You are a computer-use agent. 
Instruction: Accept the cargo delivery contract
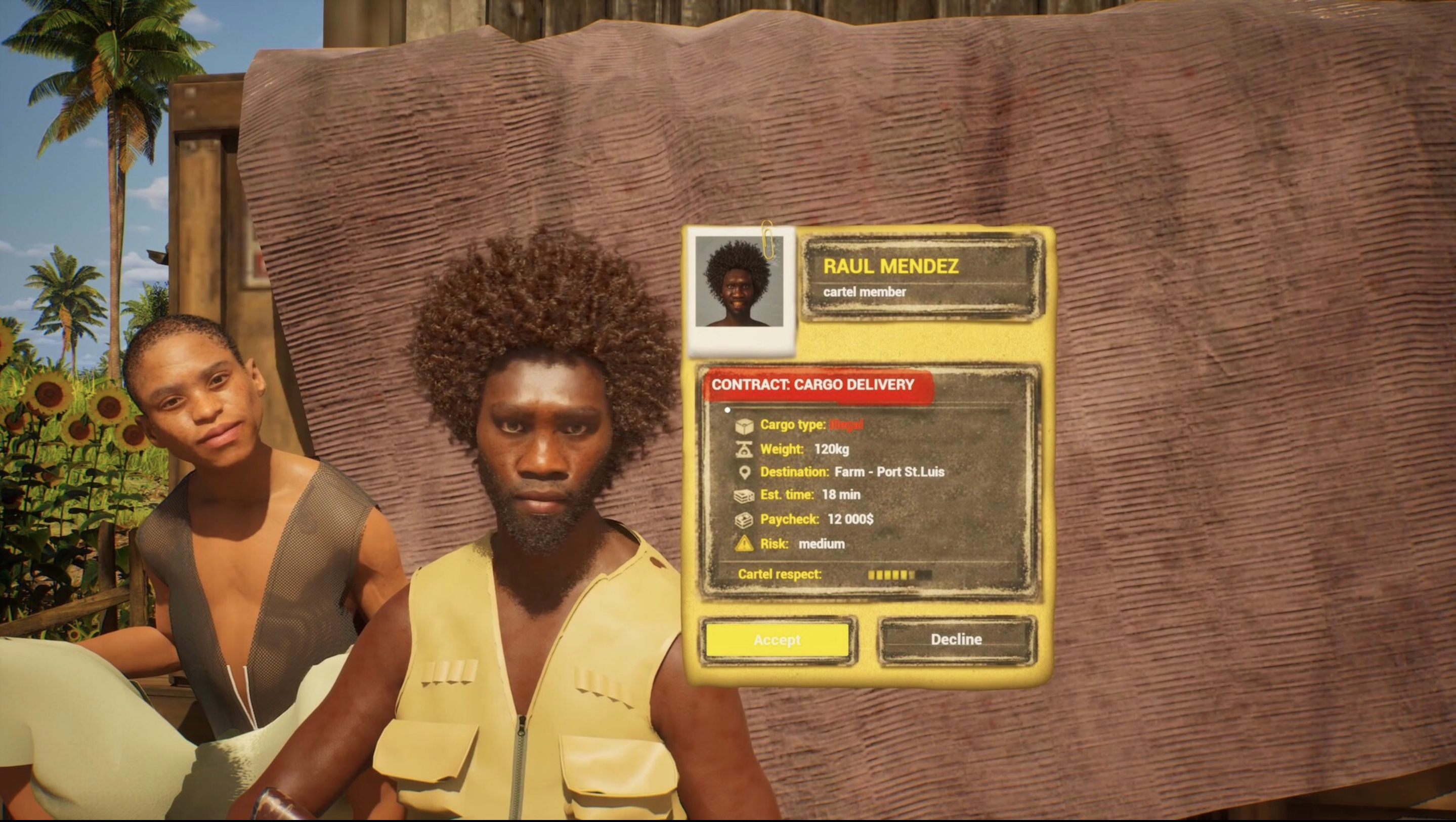777,640
